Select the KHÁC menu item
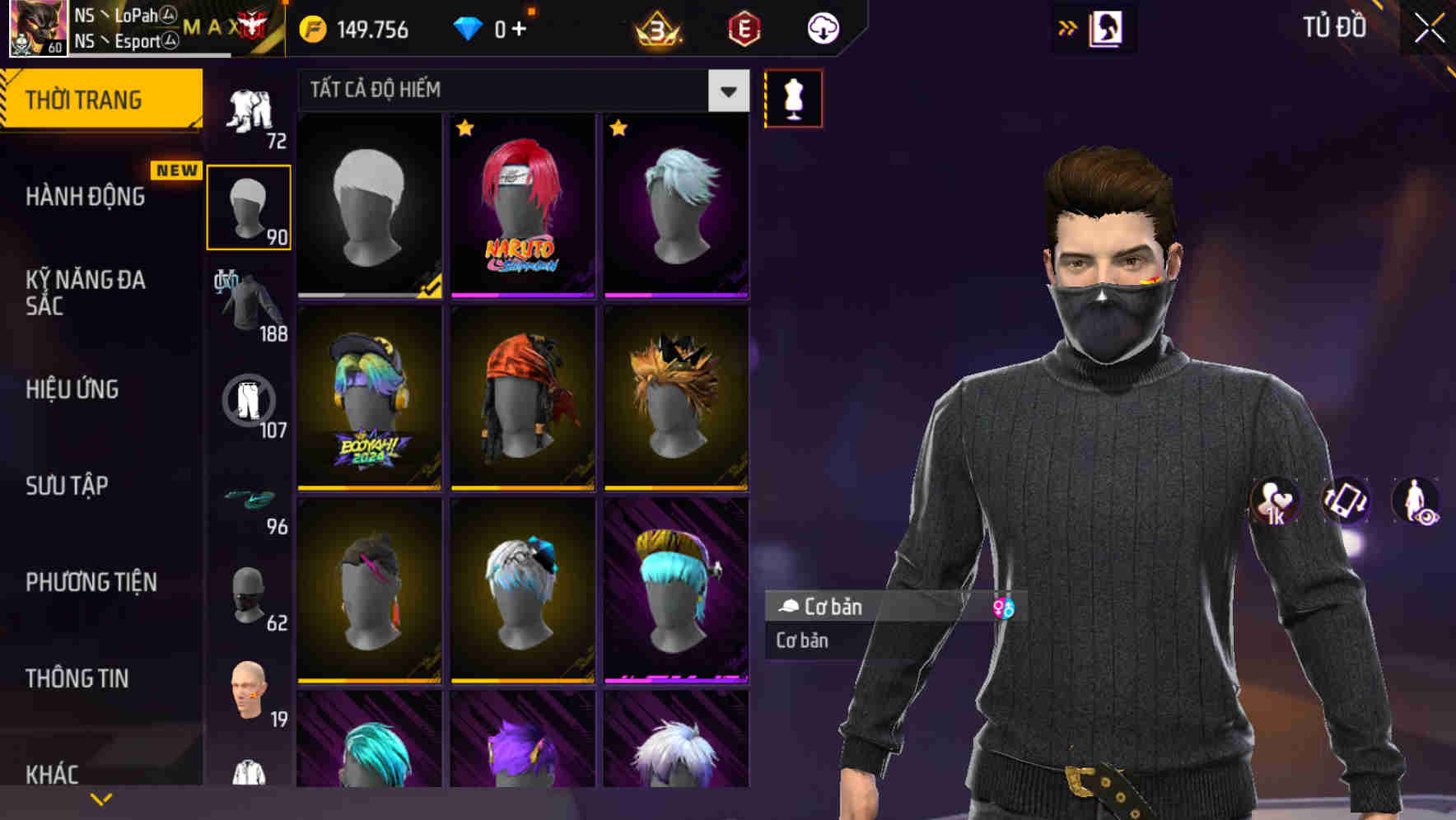The height and width of the screenshot is (820, 1456). pyautogui.click(x=54, y=773)
